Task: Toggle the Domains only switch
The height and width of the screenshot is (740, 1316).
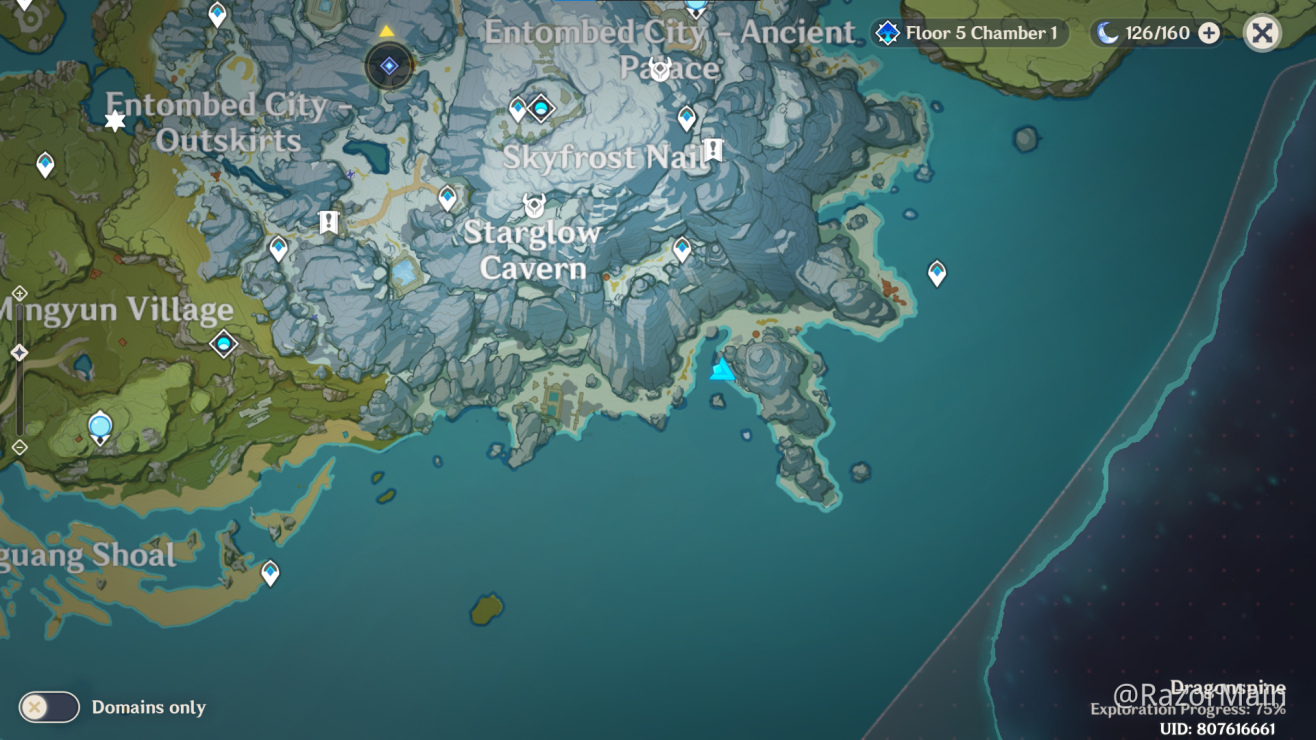Action: click(49, 707)
